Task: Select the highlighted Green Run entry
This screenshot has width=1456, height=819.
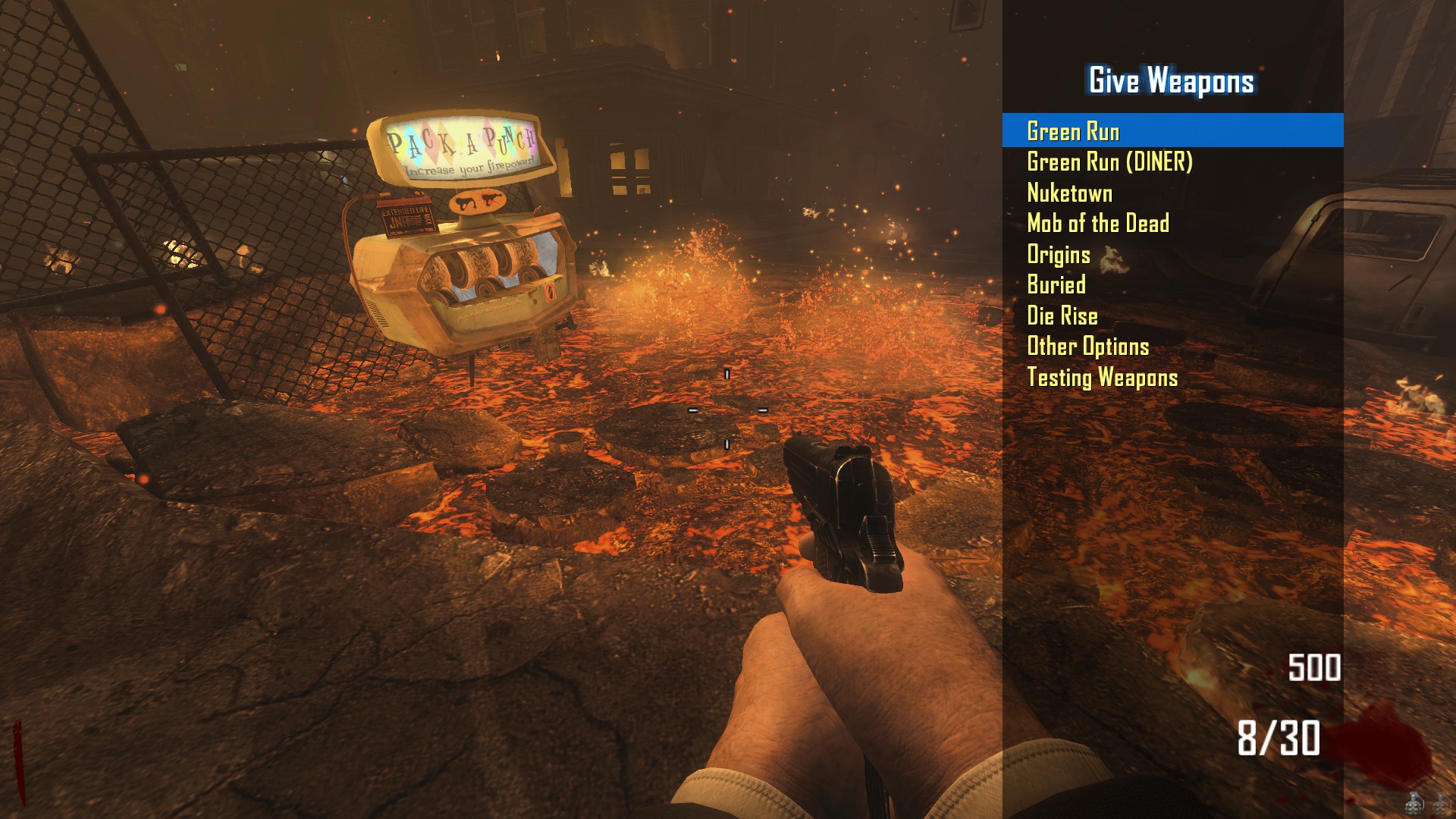Action: (1072, 131)
